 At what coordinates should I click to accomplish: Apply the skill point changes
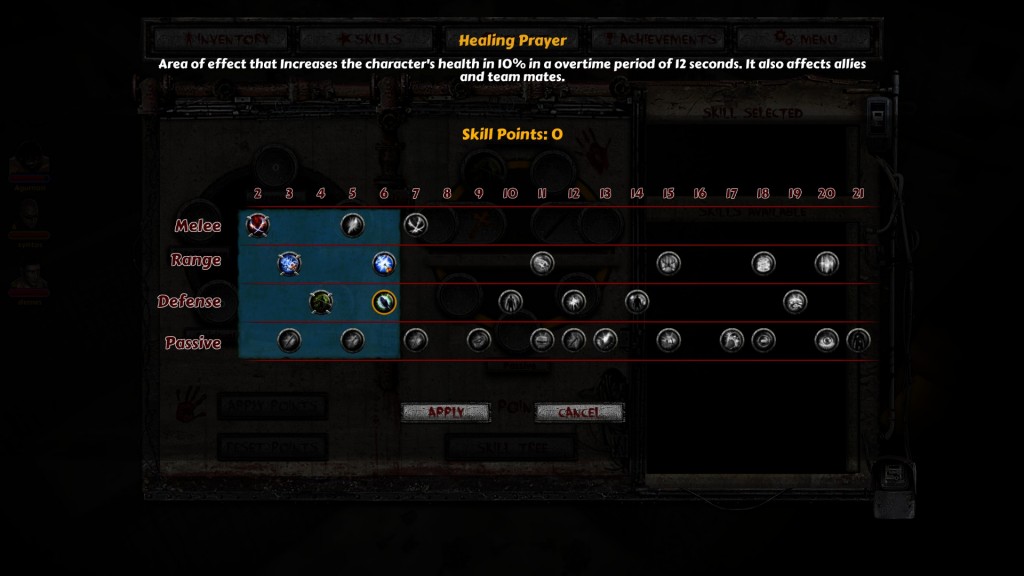[445, 412]
